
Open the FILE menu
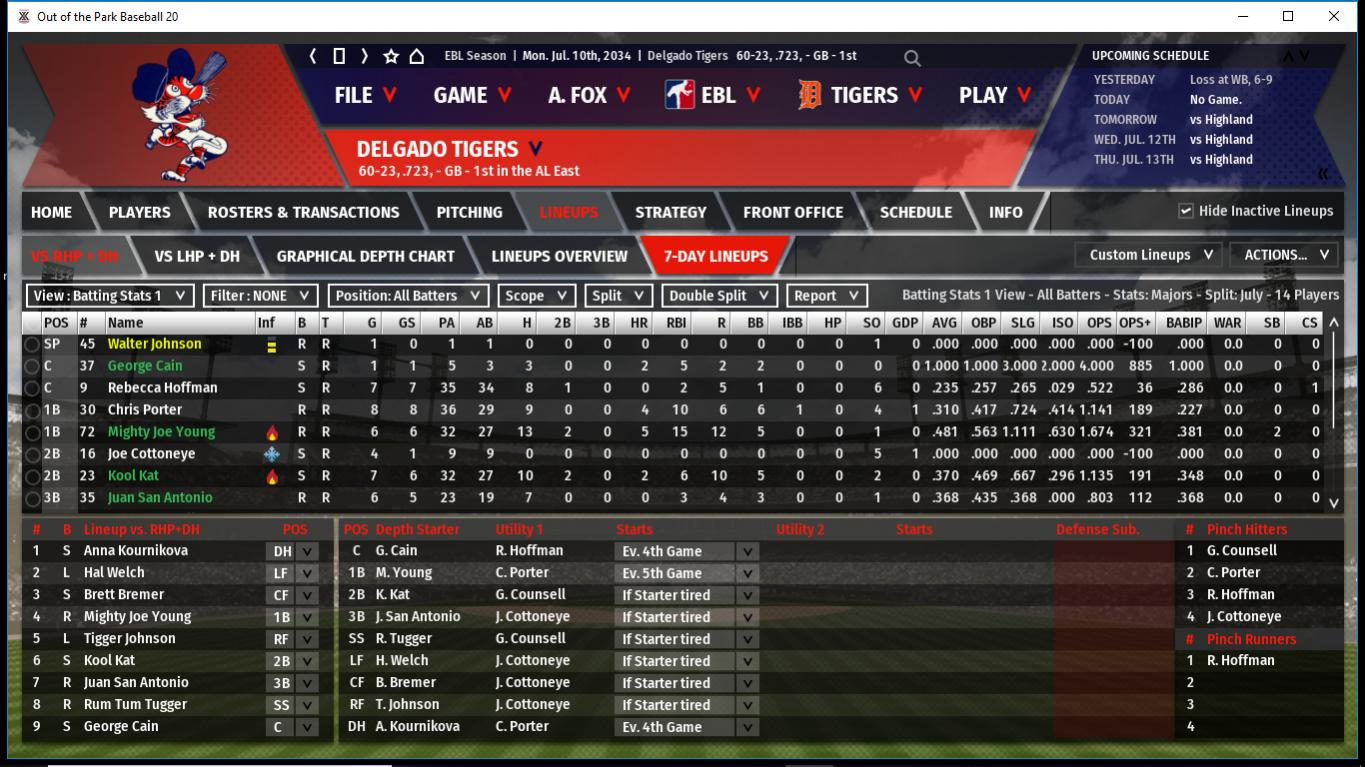[x=365, y=95]
